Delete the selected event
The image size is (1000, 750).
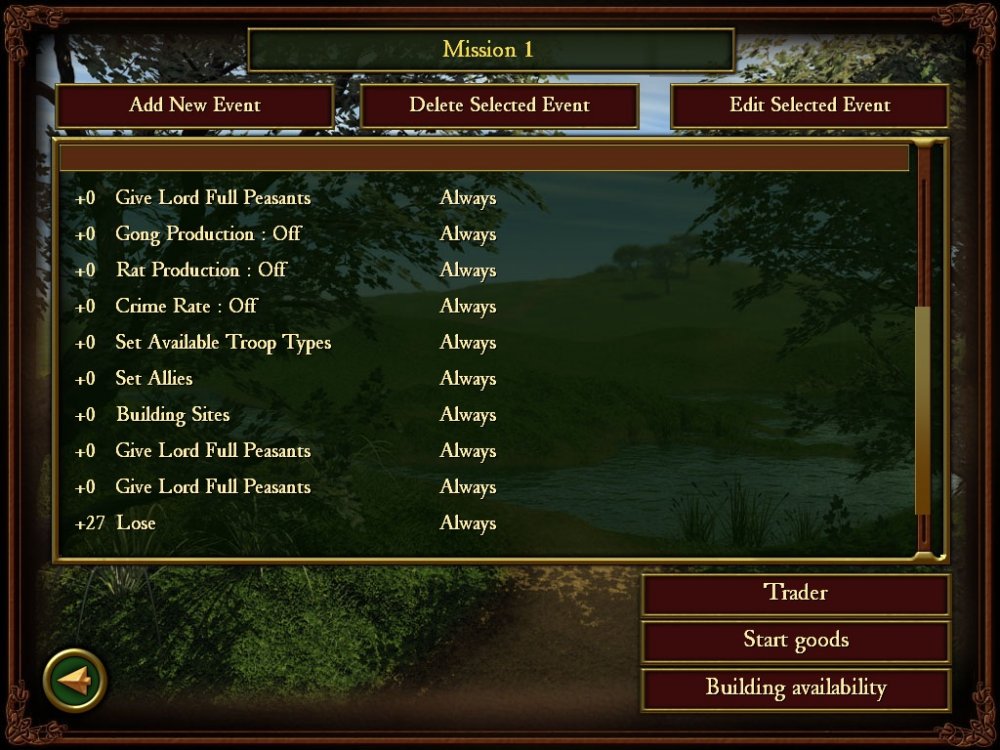(499, 105)
